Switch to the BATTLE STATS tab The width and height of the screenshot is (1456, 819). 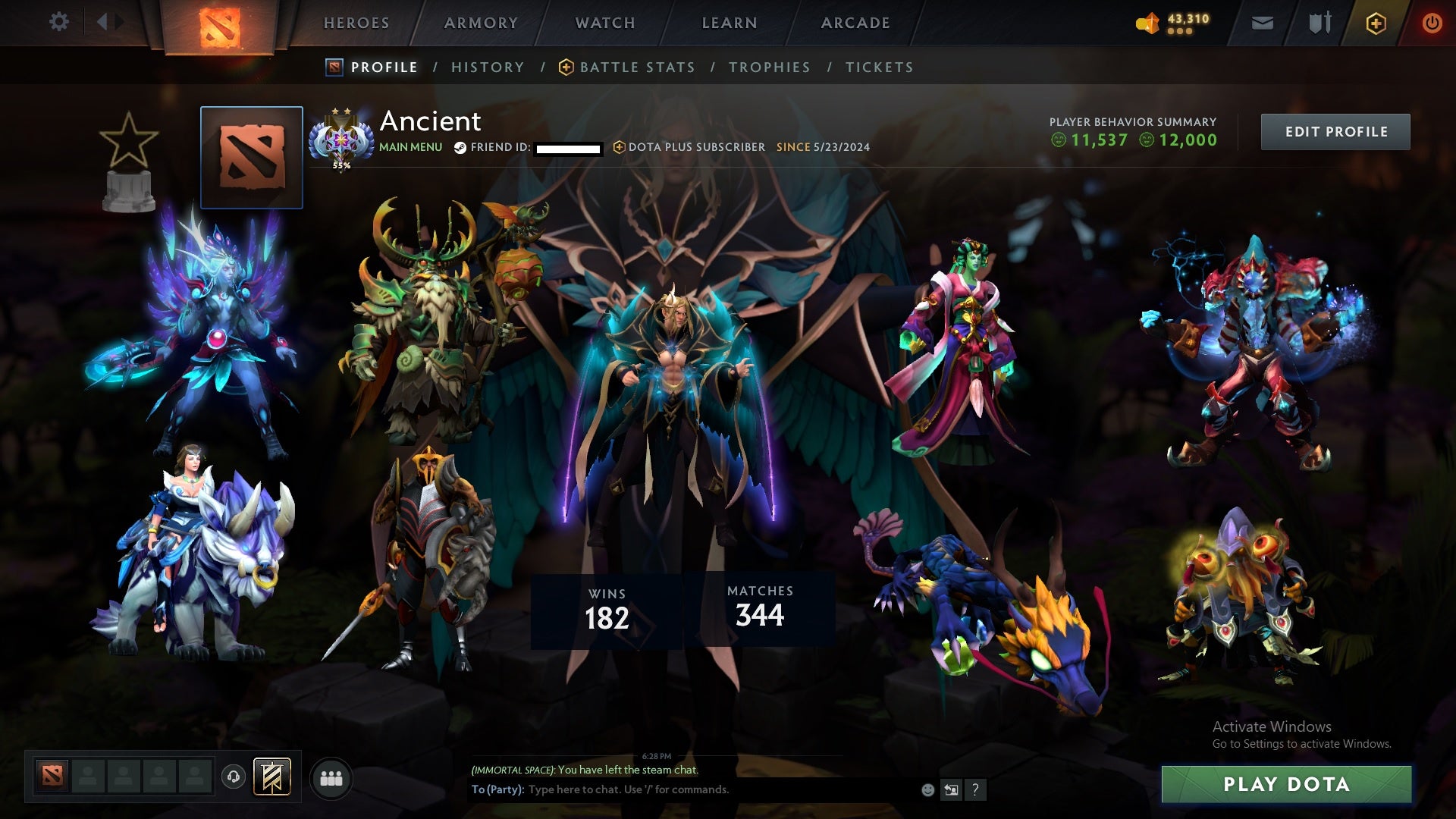[637, 67]
